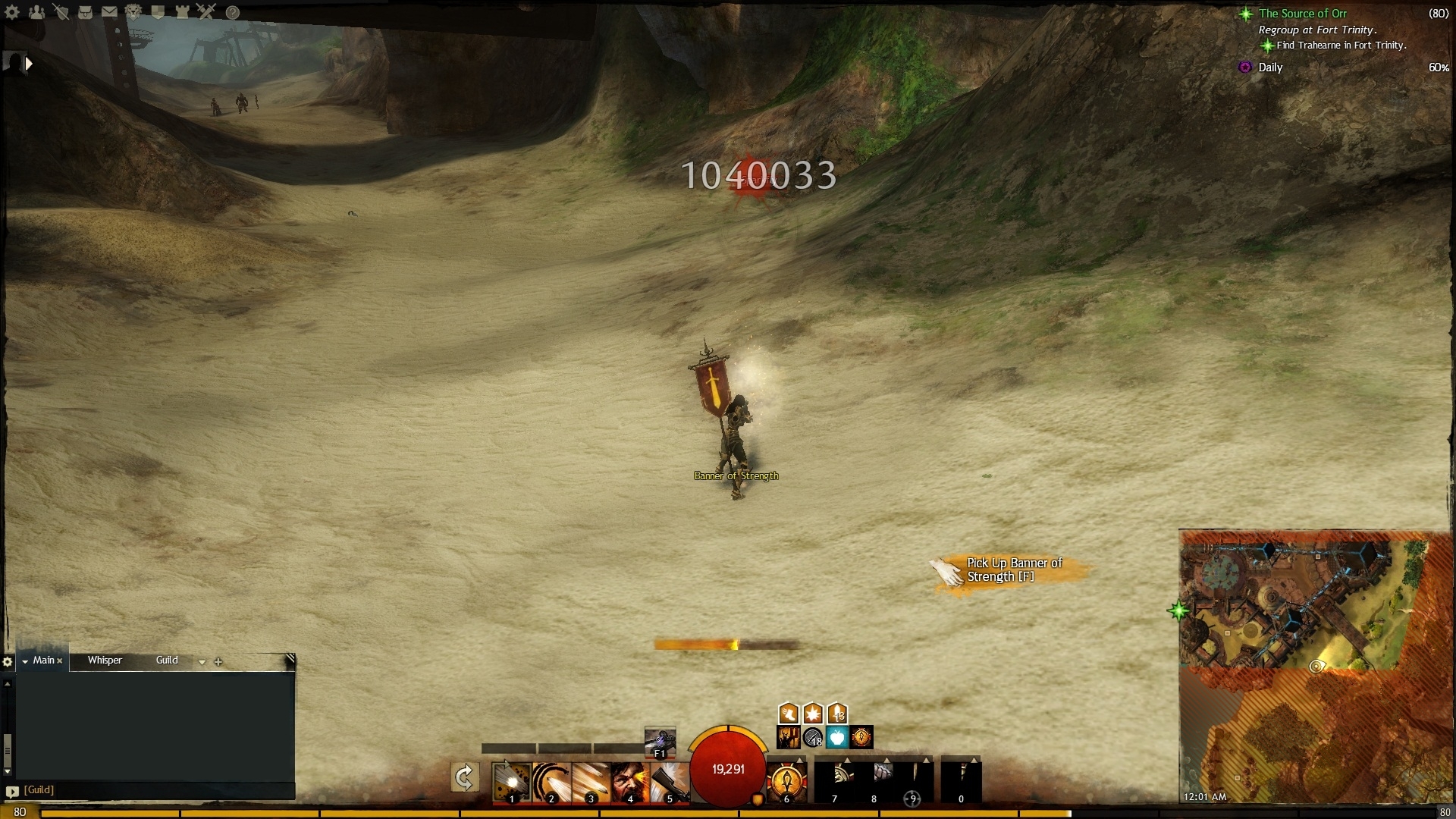Switch to the Whisper chat tab
This screenshot has width=1456, height=819.
pos(105,661)
